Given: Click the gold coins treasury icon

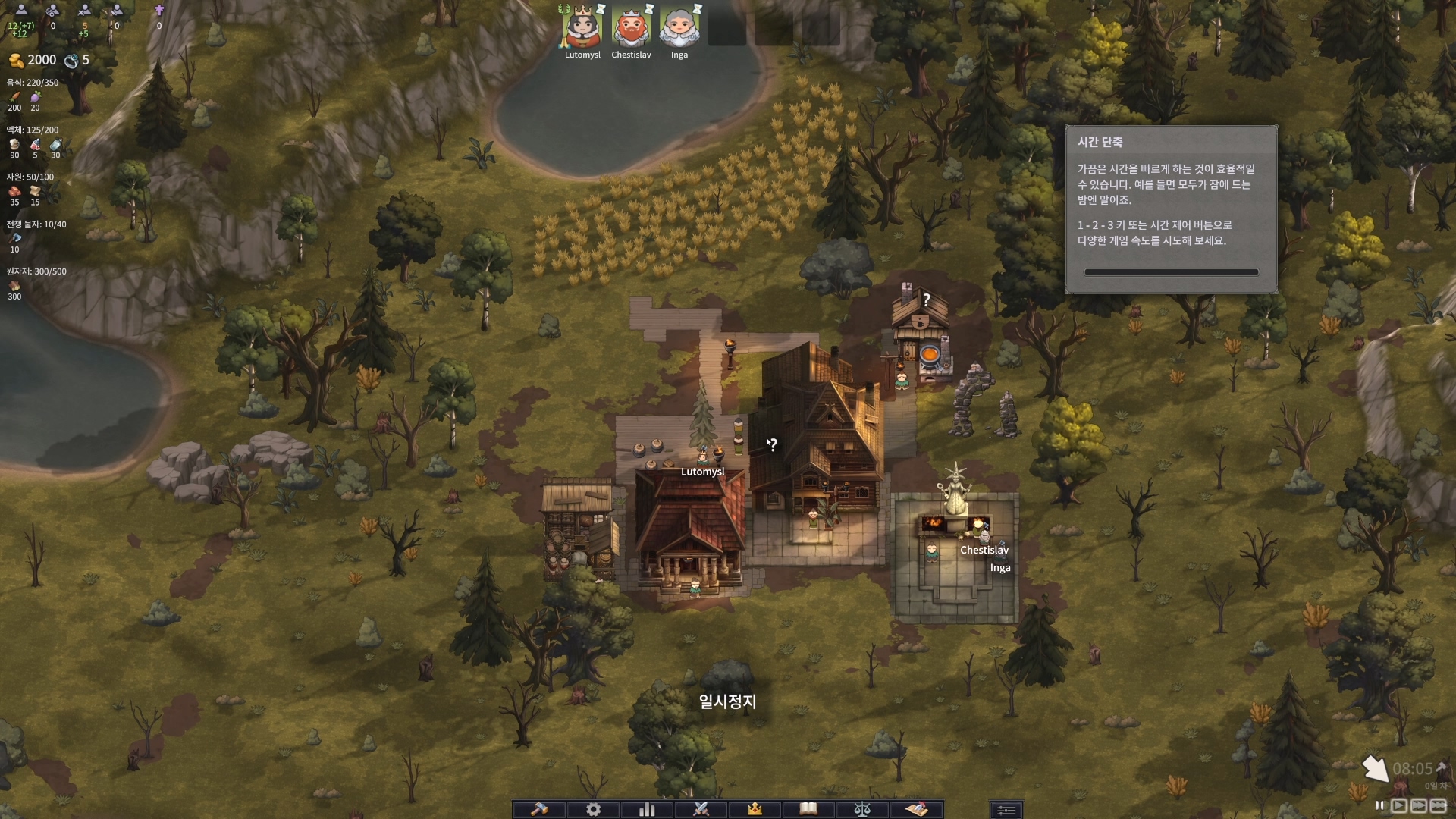Looking at the screenshot, I should (x=16, y=61).
